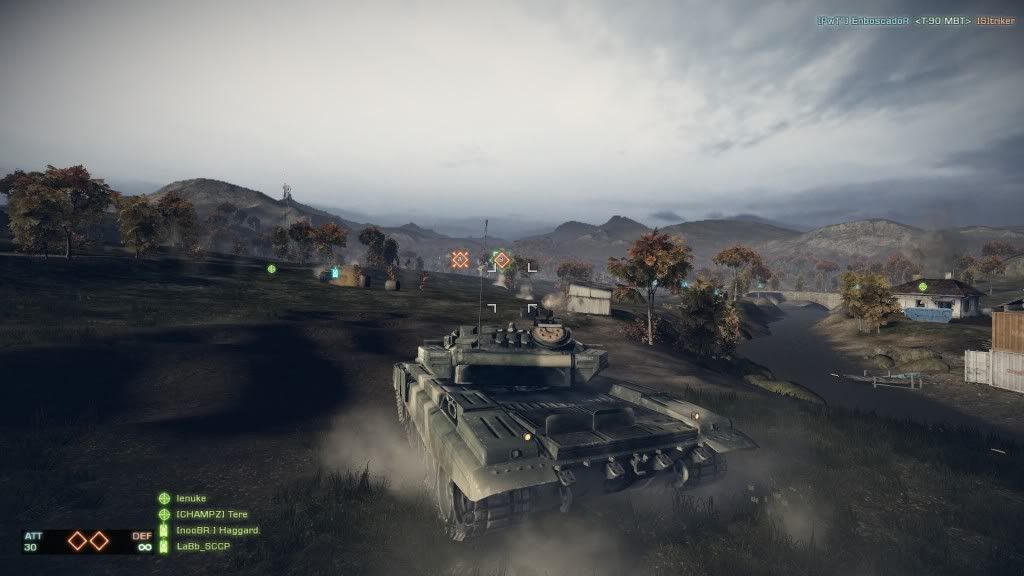Choose [nooBR] Haggard from the squad list
Viewport: 1024px width, 576px height.
[x=217, y=530]
